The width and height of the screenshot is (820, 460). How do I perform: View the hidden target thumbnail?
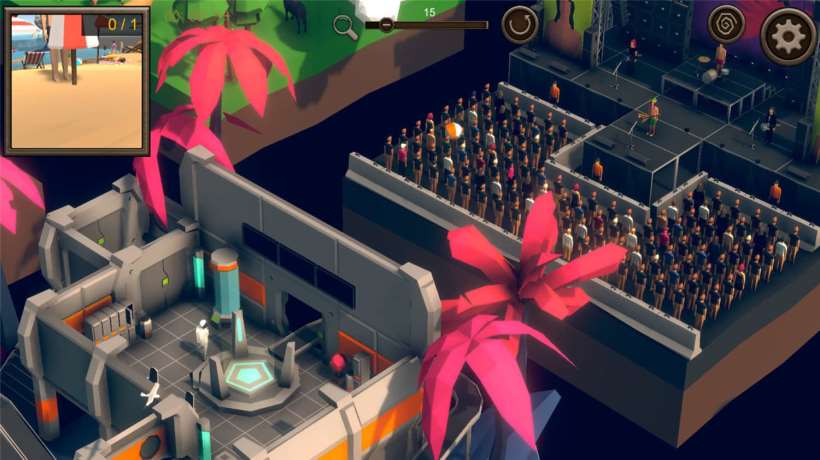[76, 80]
